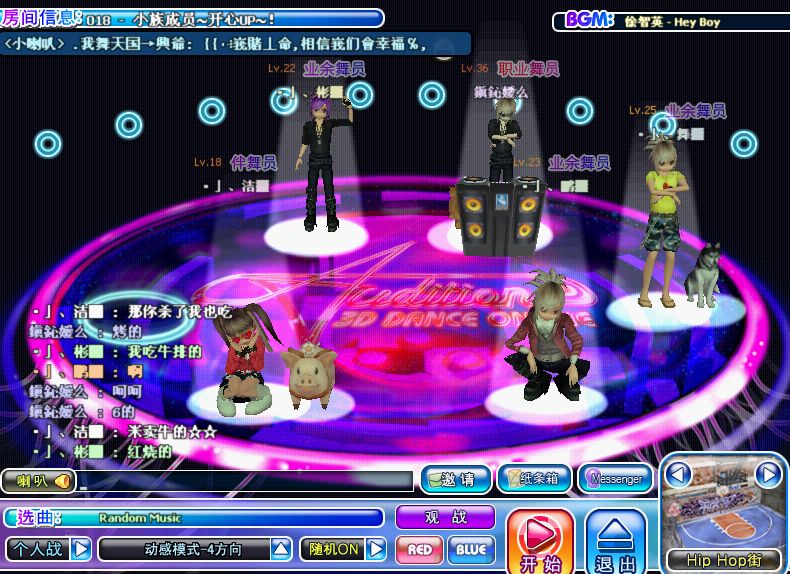The height and width of the screenshot is (574, 790).
Task: Show the previous stage map
Action: coord(680,474)
